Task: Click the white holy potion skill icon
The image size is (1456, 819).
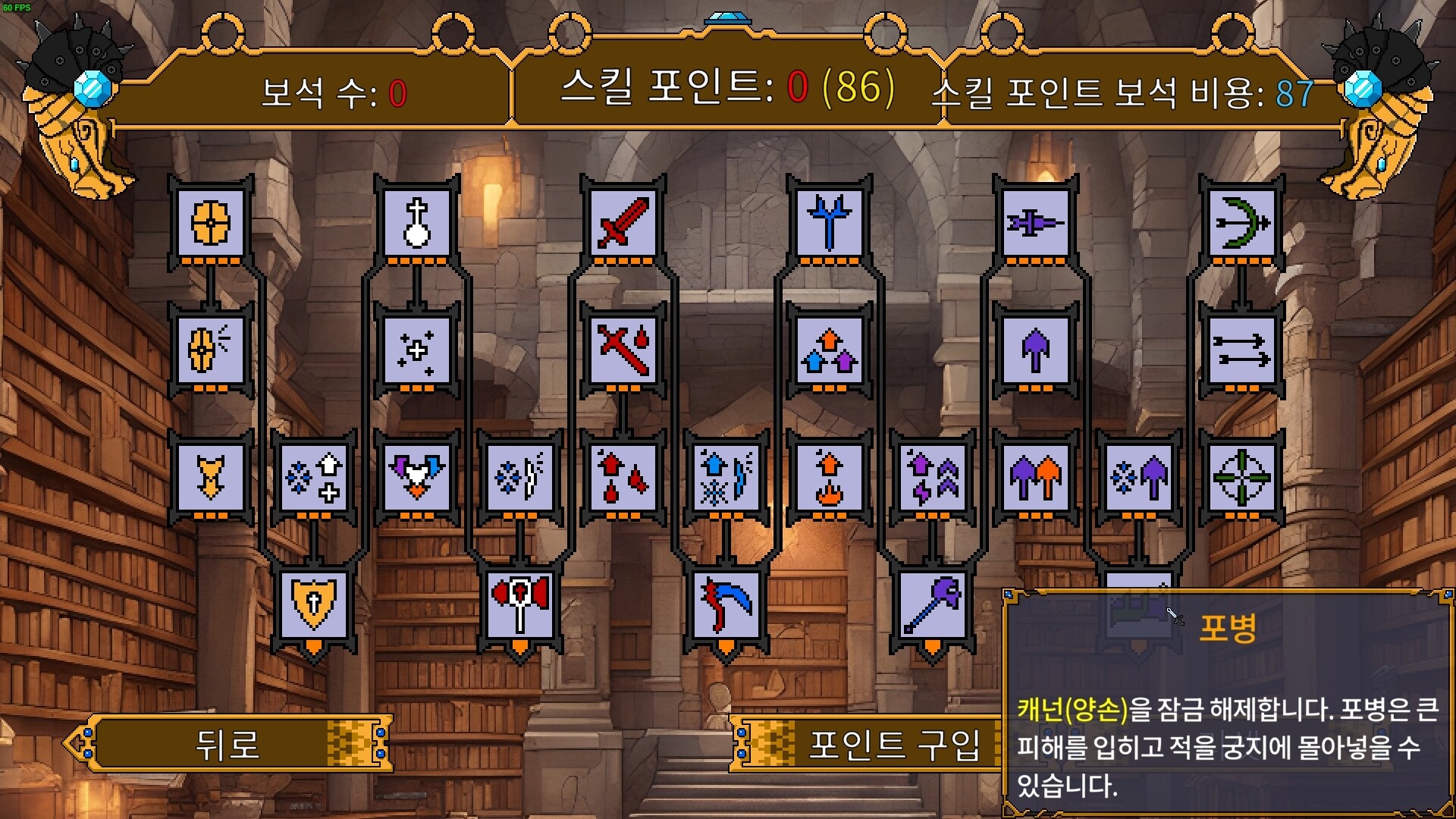Action: [418, 224]
